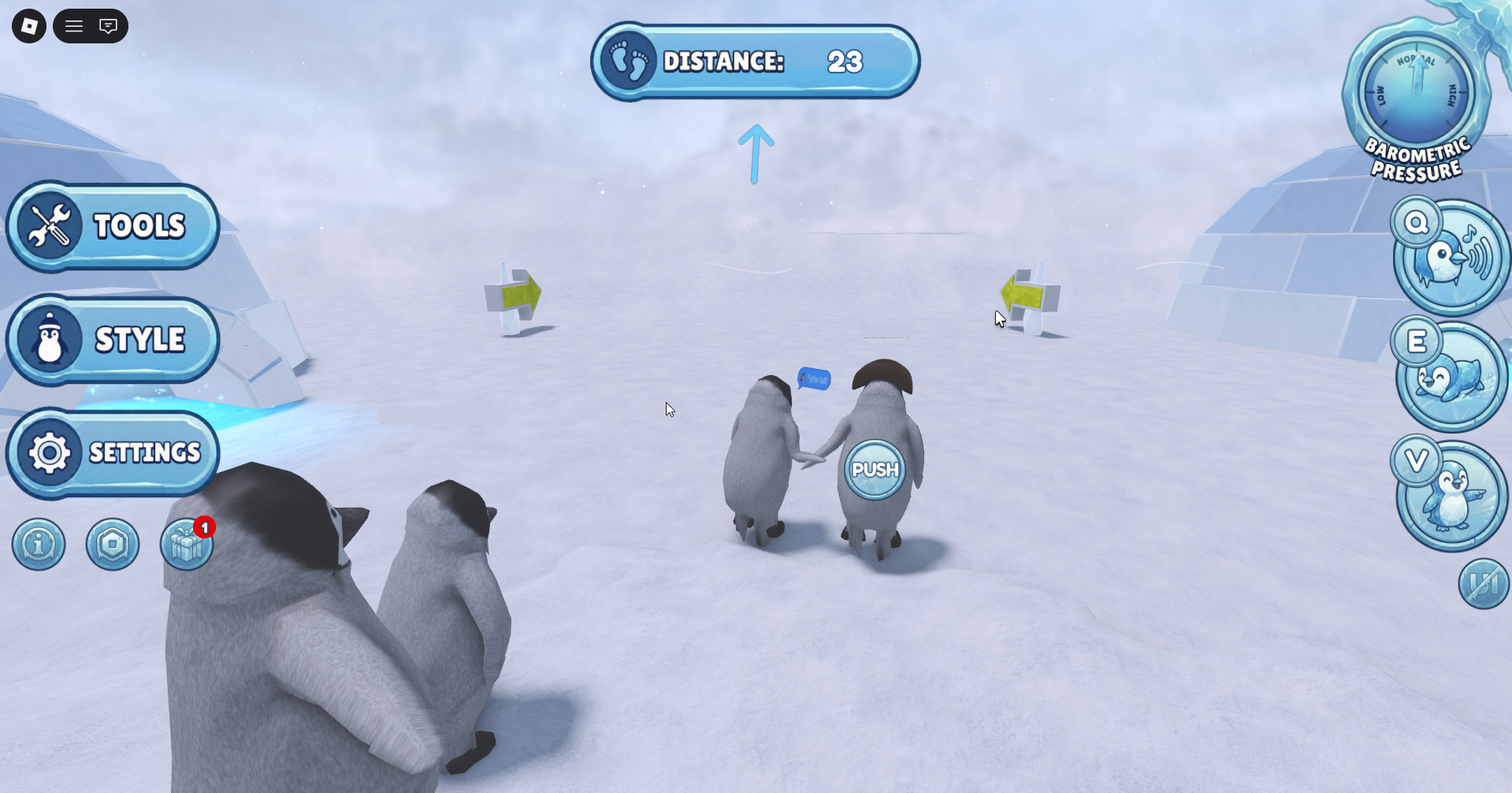Select the Distance counter bar

click(x=755, y=61)
